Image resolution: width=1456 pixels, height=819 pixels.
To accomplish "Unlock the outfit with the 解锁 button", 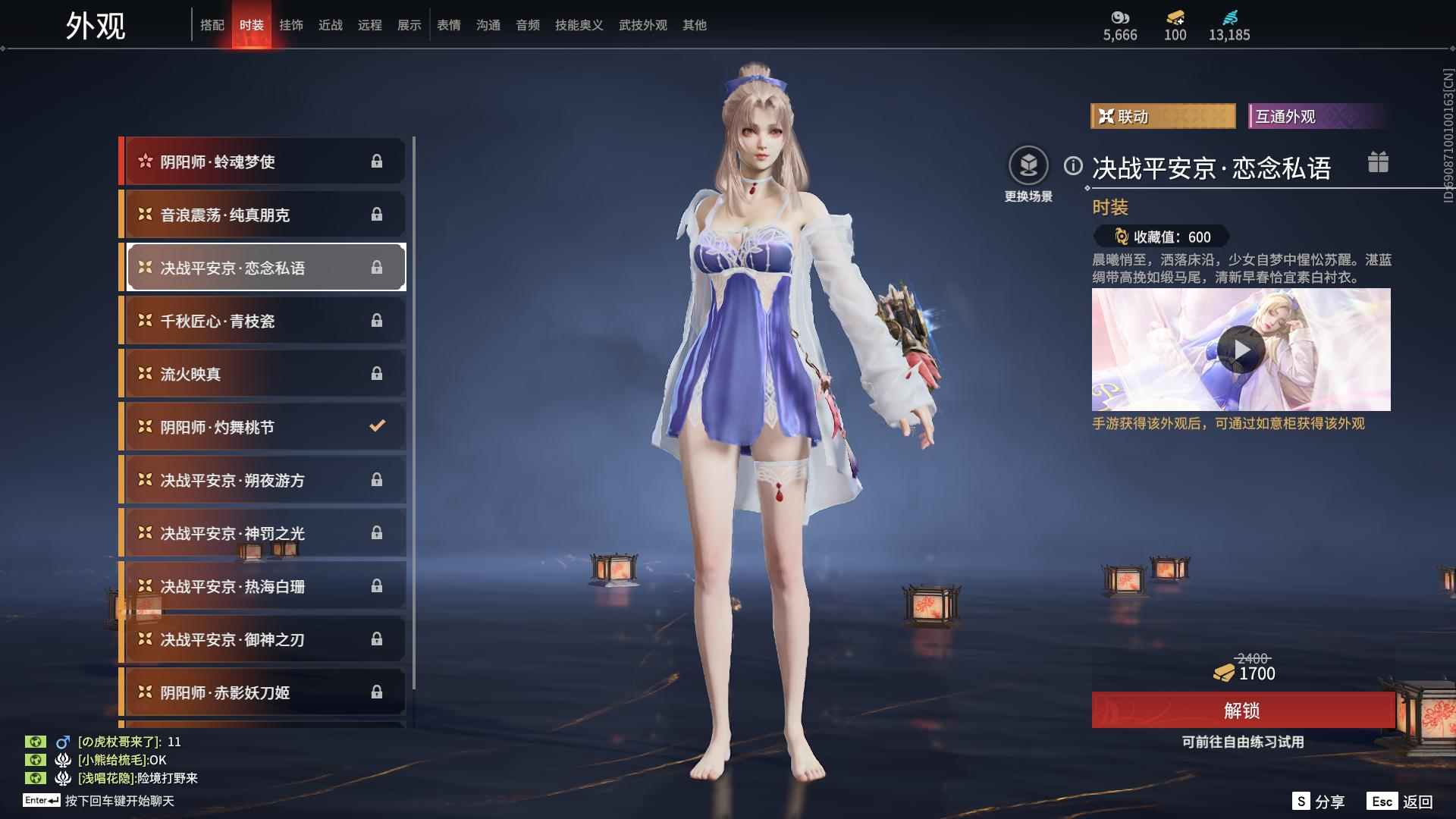I will tap(1241, 711).
